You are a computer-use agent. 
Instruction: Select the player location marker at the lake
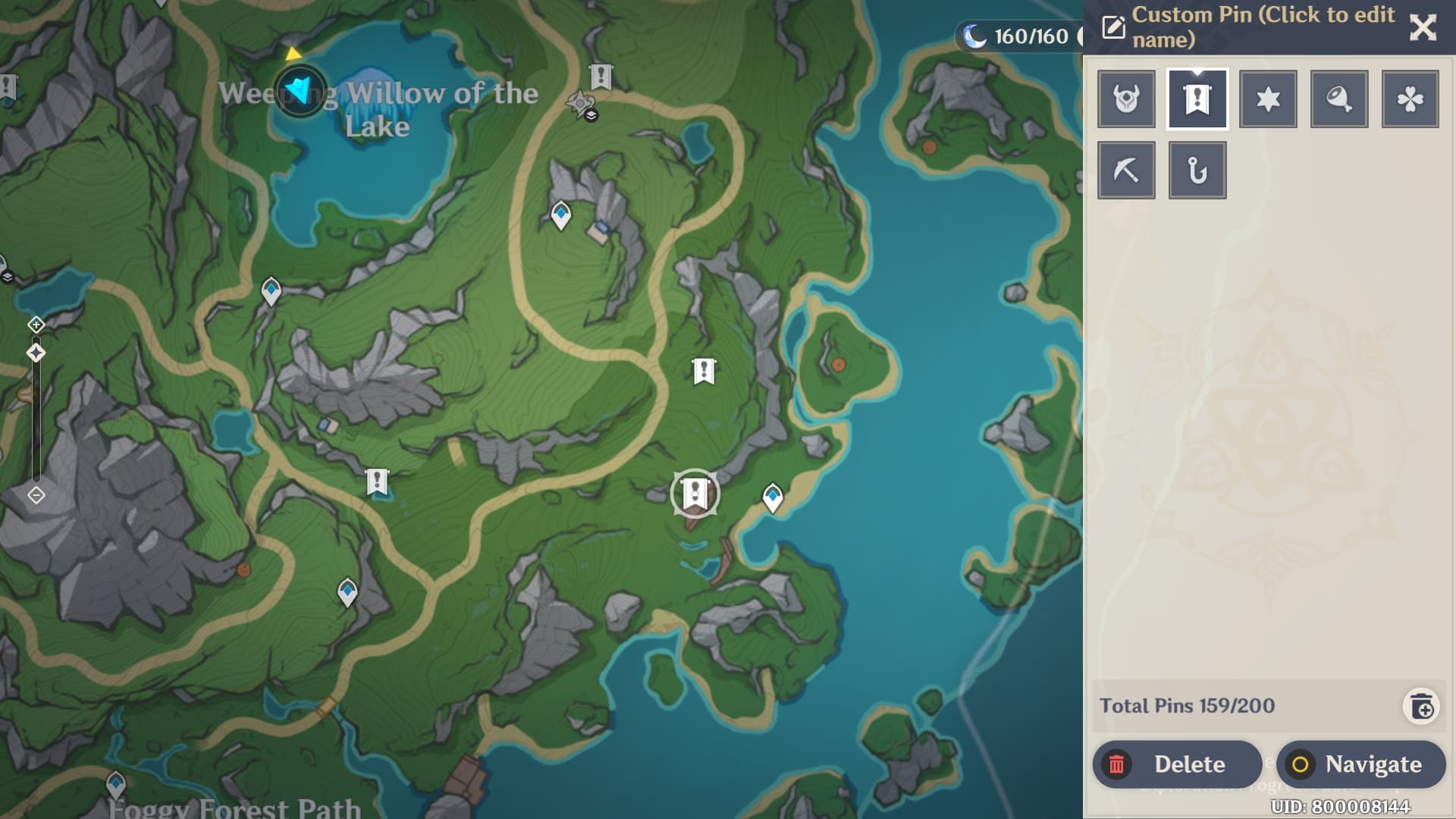[x=301, y=91]
